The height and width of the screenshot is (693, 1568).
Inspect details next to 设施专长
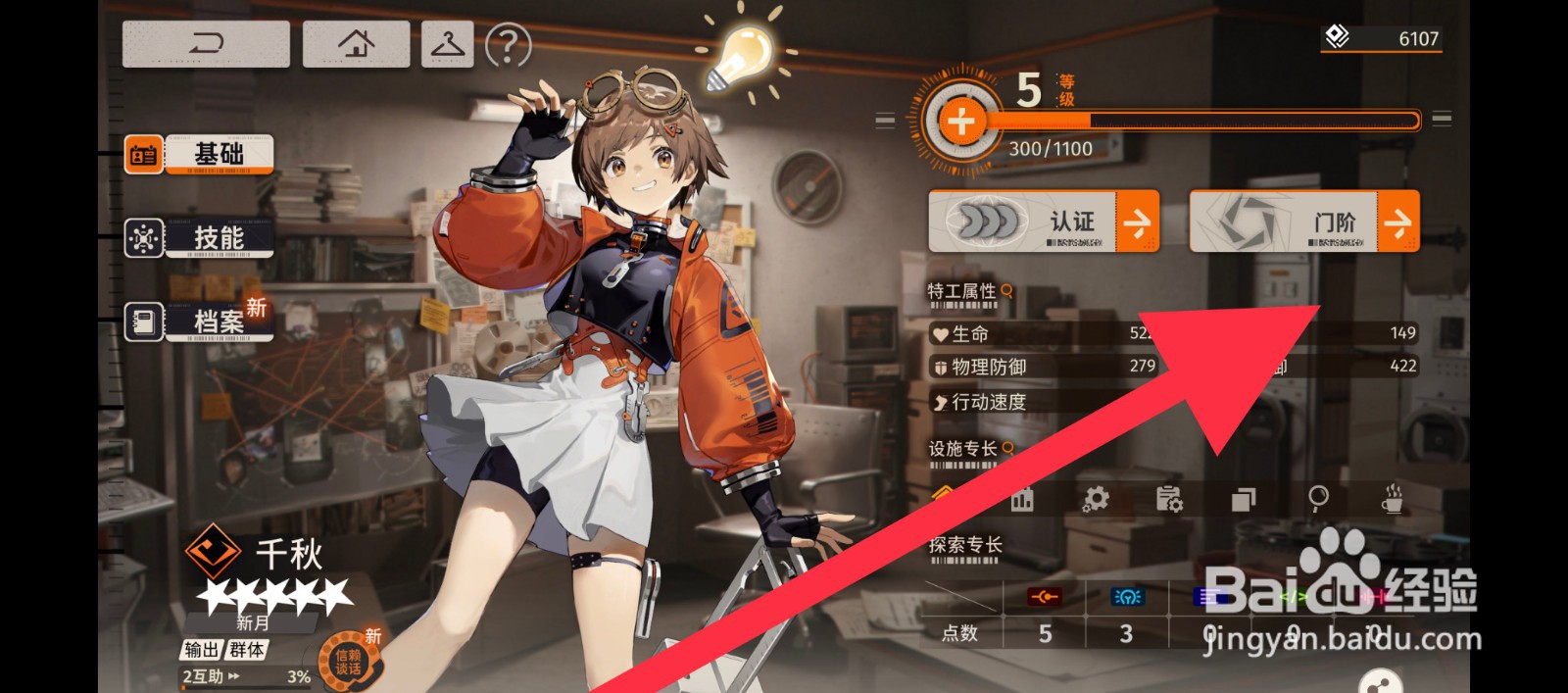coord(1007,448)
